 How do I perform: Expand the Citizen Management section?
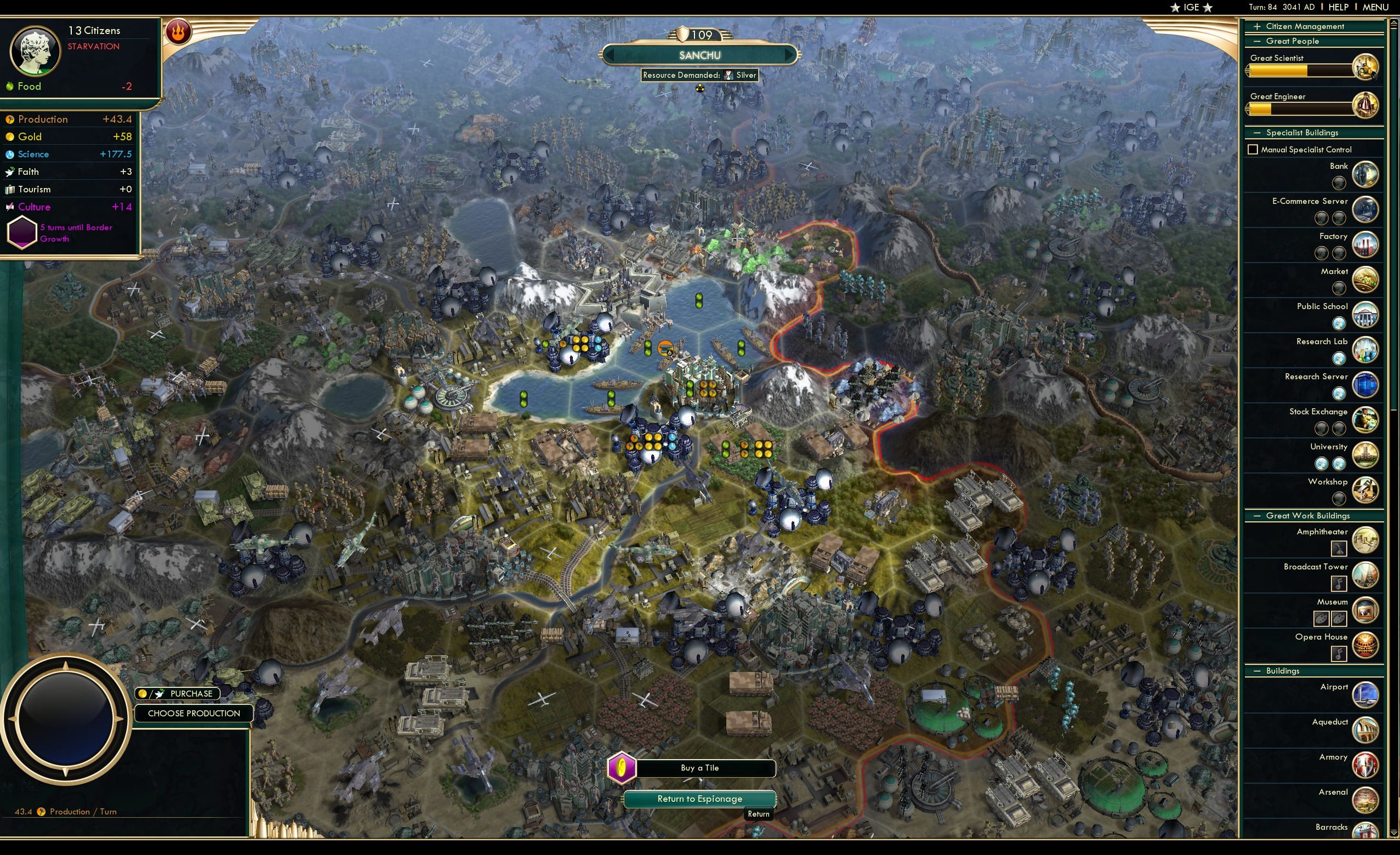coord(1259,26)
